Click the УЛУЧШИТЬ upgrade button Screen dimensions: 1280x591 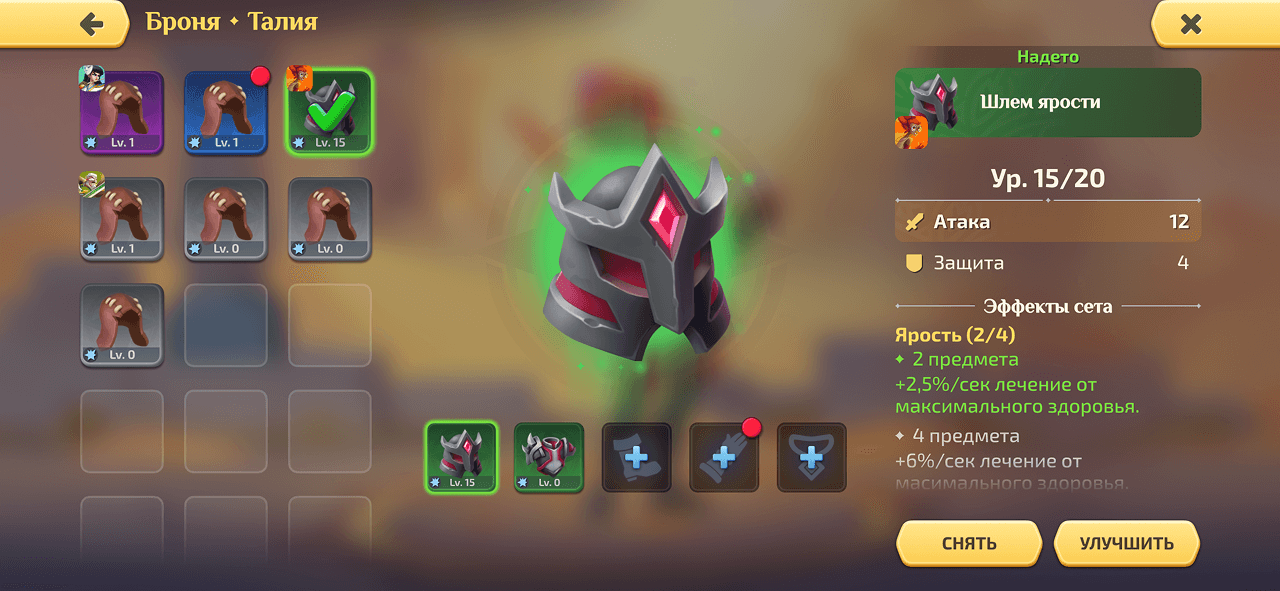click(x=1126, y=544)
